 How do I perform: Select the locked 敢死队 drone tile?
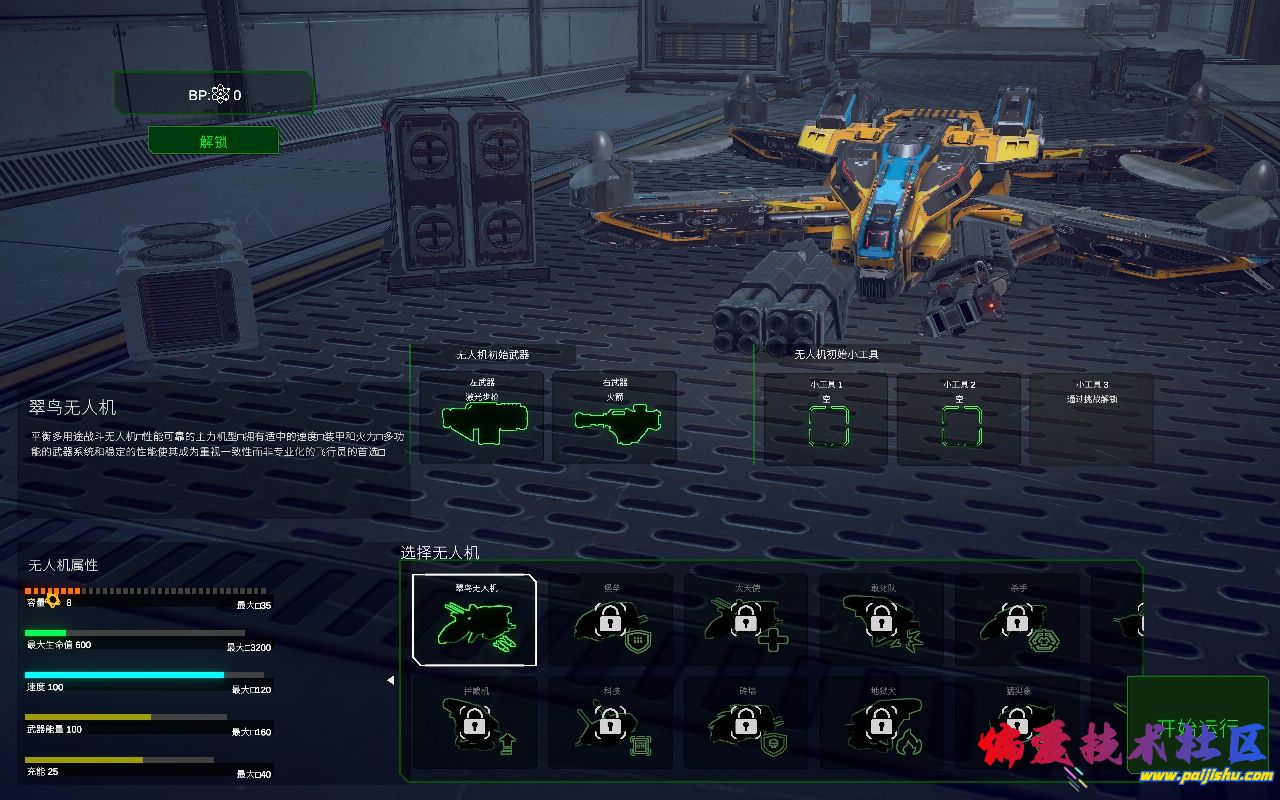pos(882,620)
